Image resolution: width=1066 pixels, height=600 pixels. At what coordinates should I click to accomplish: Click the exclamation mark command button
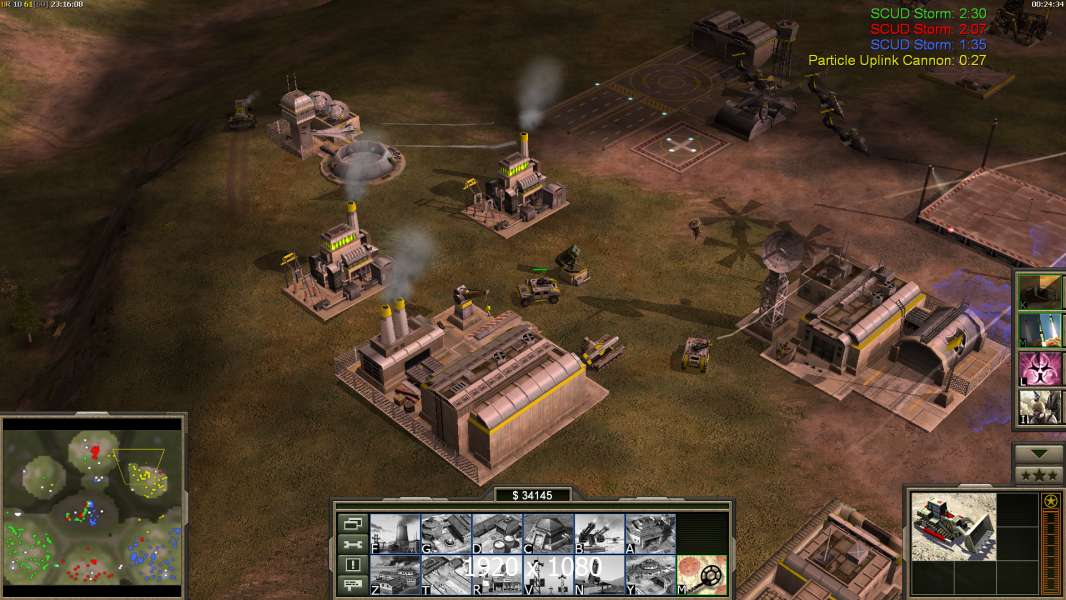pyautogui.click(x=353, y=565)
